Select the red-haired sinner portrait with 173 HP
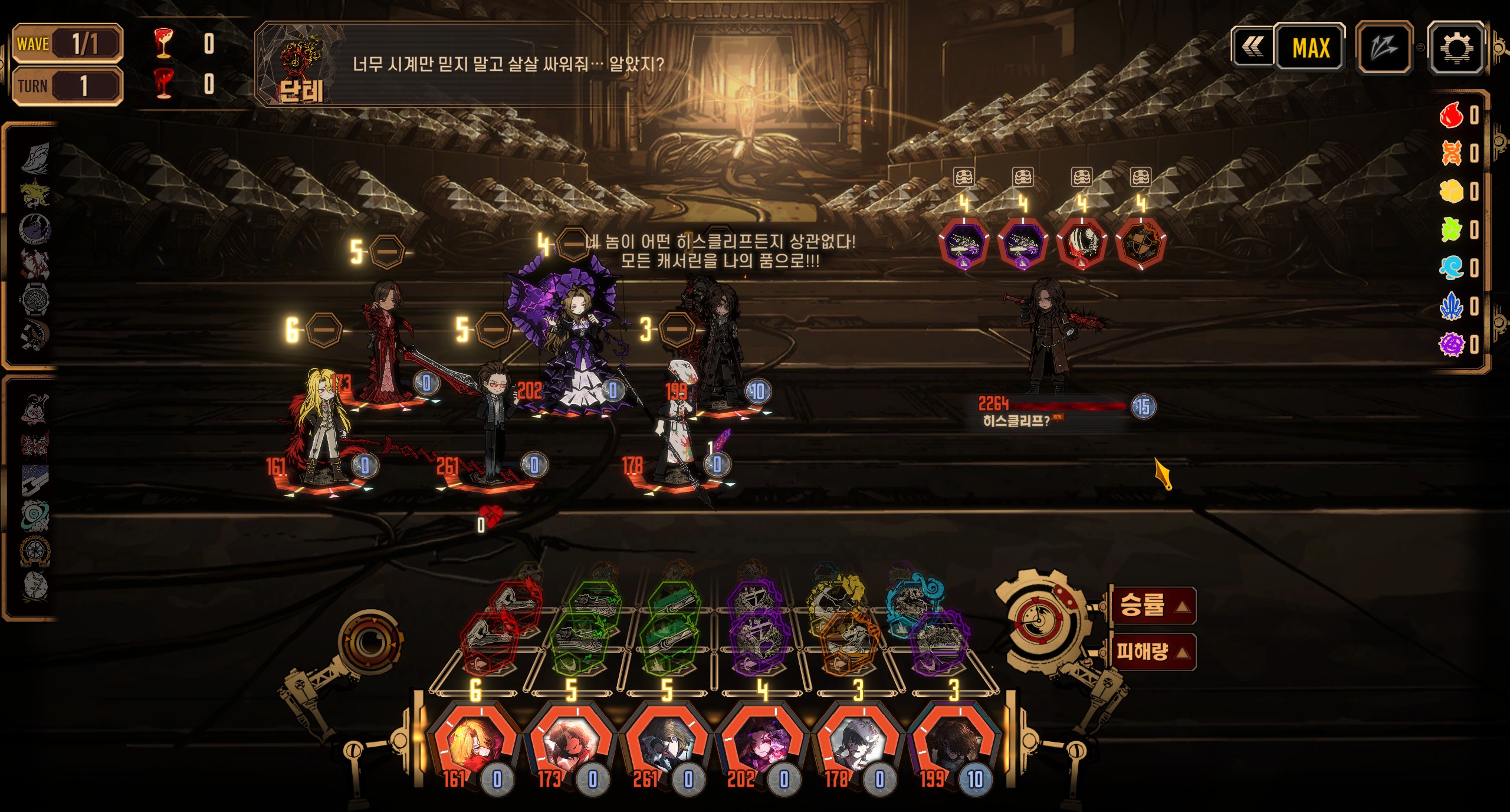The width and height of the screenshot is (1510, 812). coord(570,745)
